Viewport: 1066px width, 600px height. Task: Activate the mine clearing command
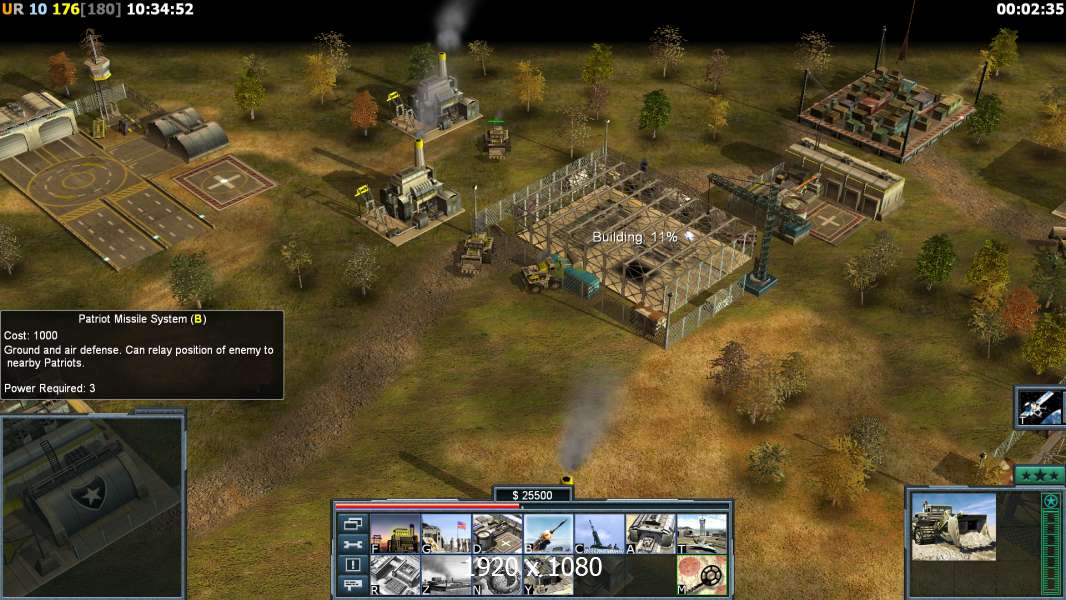coord(701,575)
